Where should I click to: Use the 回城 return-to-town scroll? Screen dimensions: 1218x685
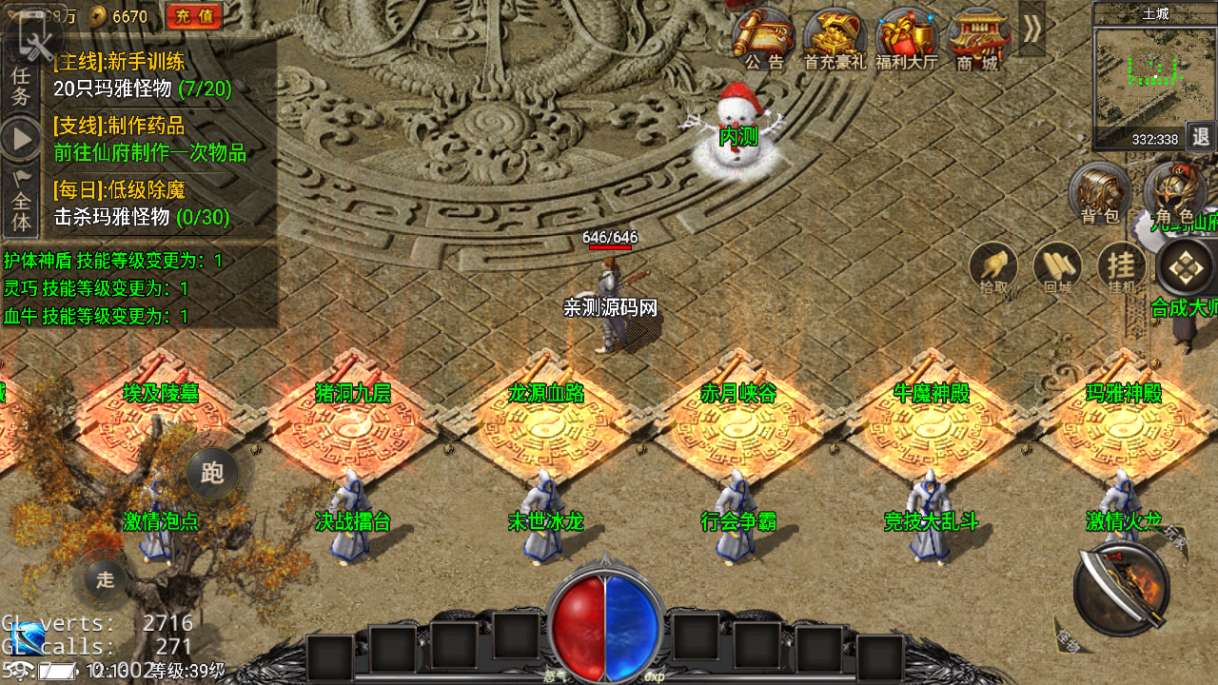(1057, 268)
